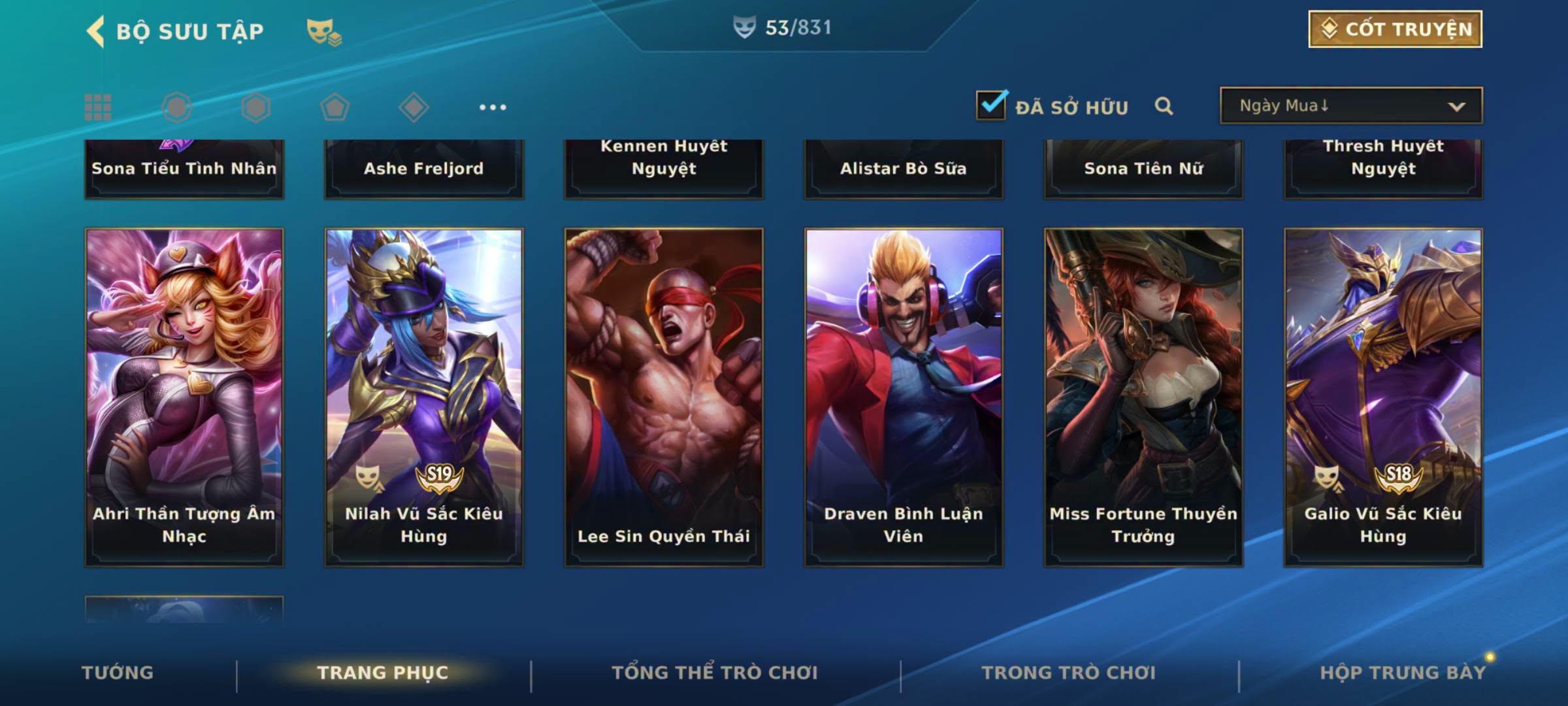This screenshot has height=706, width=1568.
Task: Open Lee Sin Quyền Thái skin card
Action: [x=664, y=396]
